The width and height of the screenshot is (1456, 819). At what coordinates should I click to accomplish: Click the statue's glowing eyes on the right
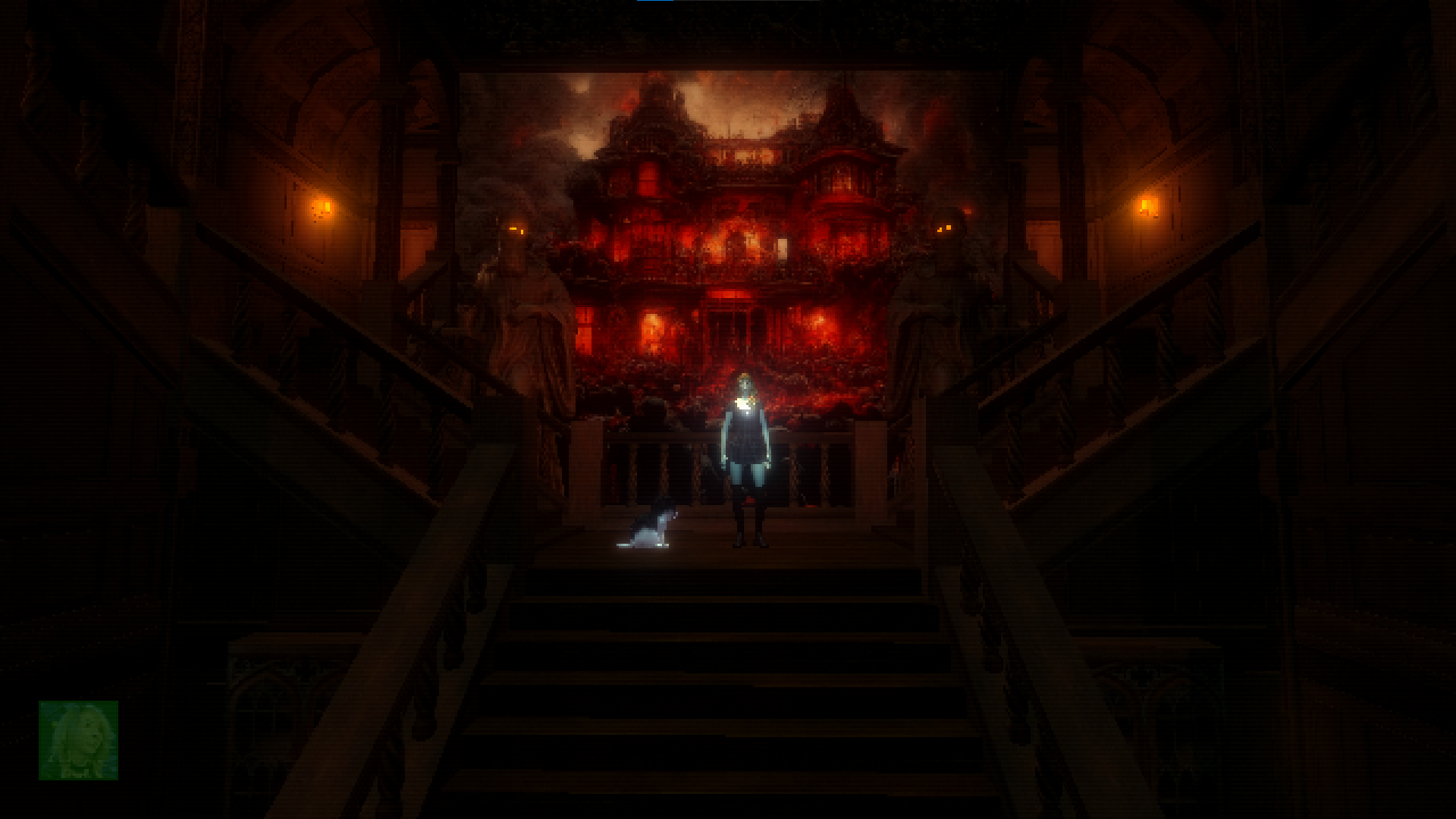[x=943, y=227]
